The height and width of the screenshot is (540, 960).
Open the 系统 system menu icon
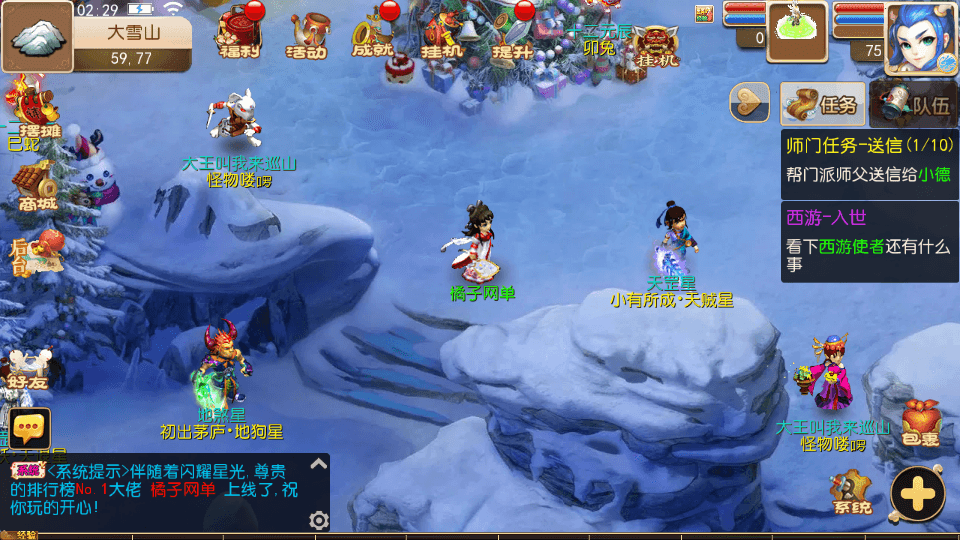tap(851, 492)
